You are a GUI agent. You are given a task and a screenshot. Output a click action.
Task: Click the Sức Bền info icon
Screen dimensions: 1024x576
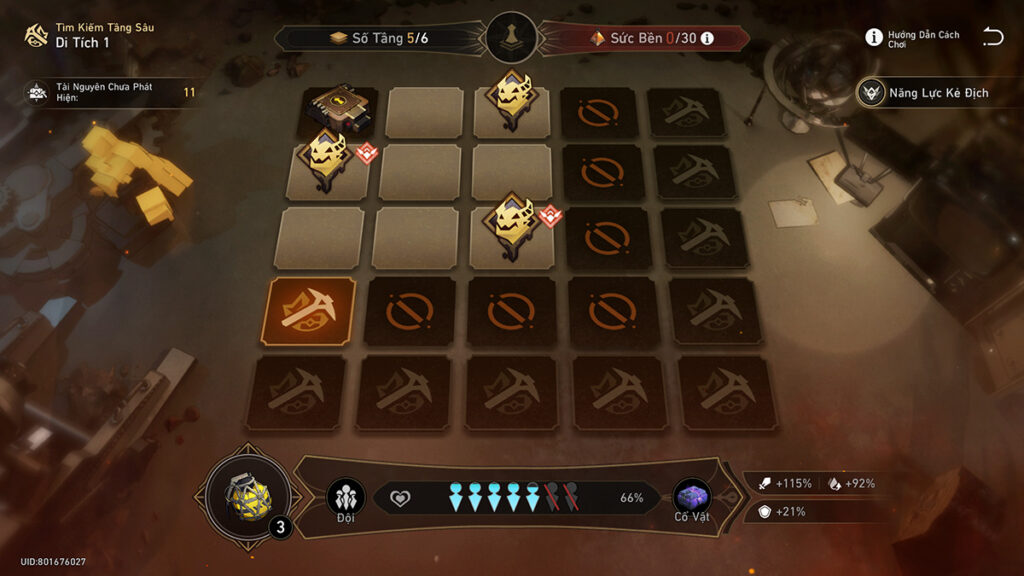coord(708,38)
